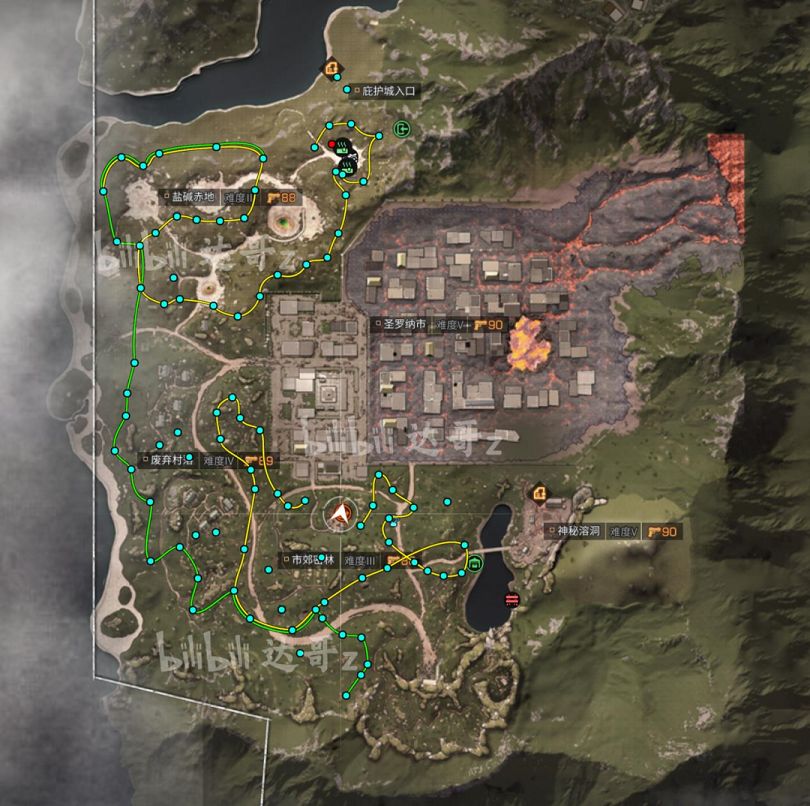
Task: Click the red round marker on the pond shore
Action: 513,600
